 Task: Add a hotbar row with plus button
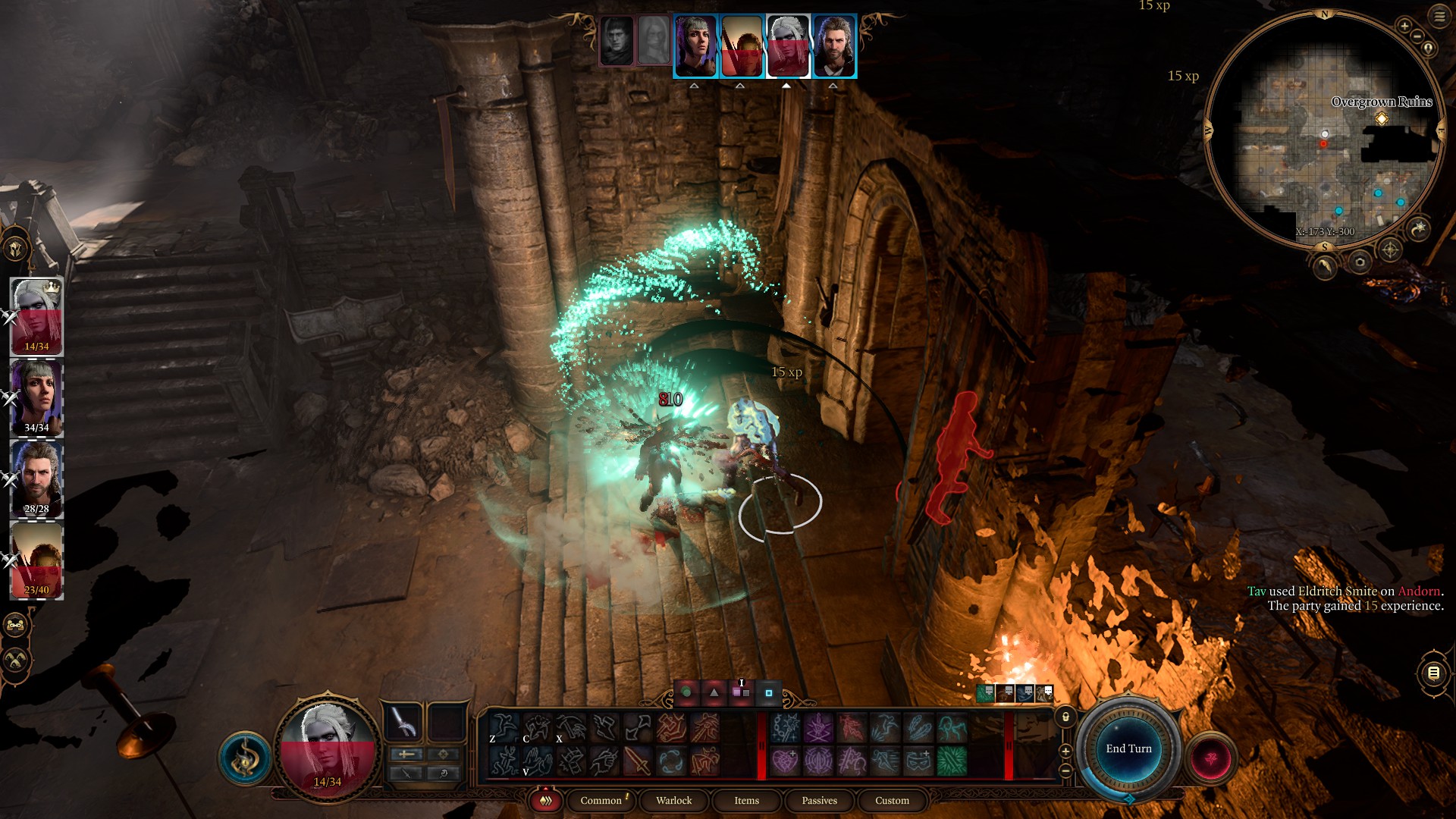1065,751
